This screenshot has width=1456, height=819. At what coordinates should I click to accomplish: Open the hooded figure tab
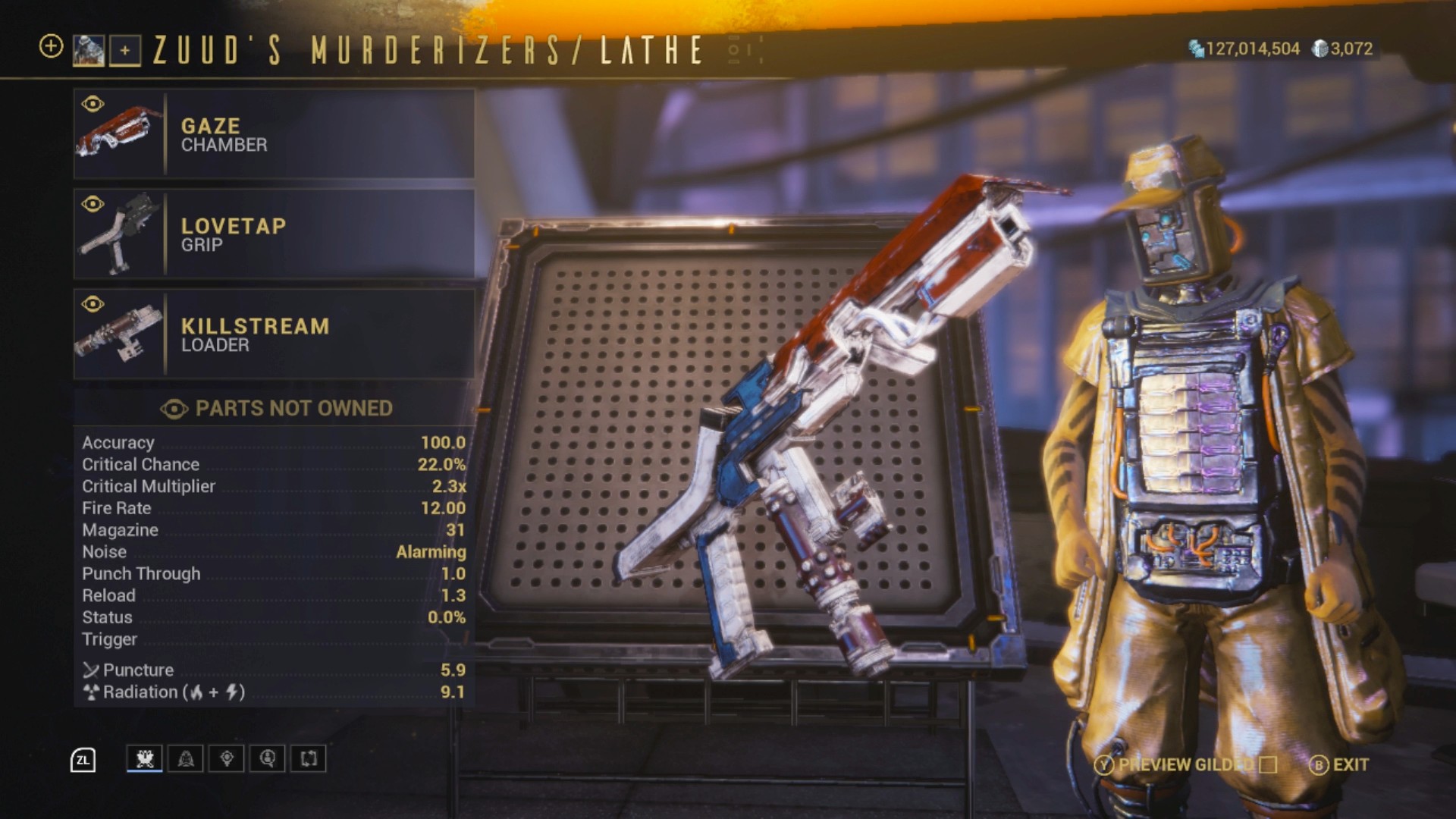tap(186, 758)
